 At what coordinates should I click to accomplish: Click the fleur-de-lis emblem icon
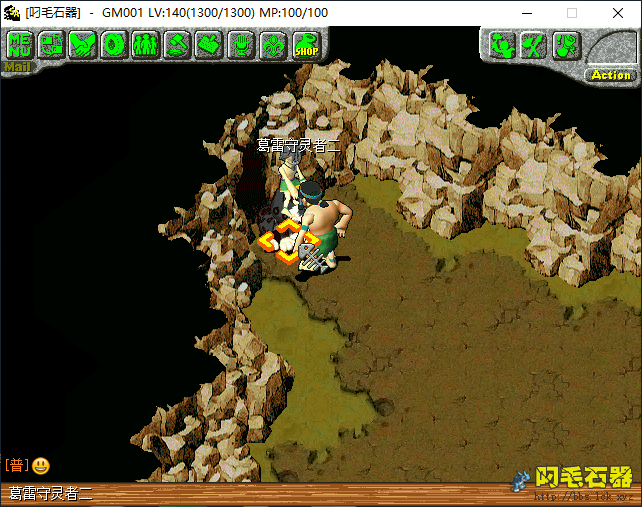[272, 44]
